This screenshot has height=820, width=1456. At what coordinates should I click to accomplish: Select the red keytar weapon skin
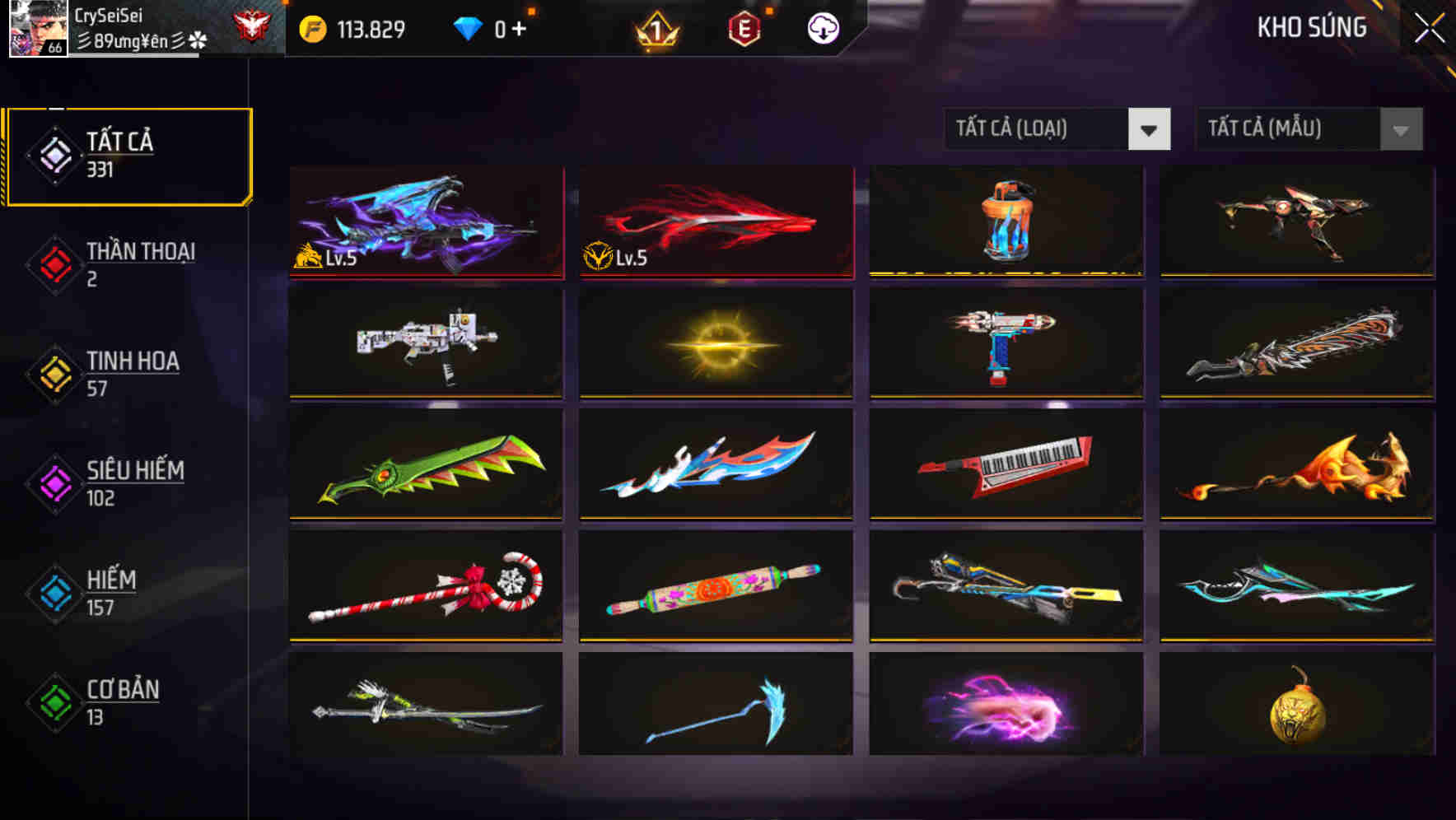[x=1006, y=465]
